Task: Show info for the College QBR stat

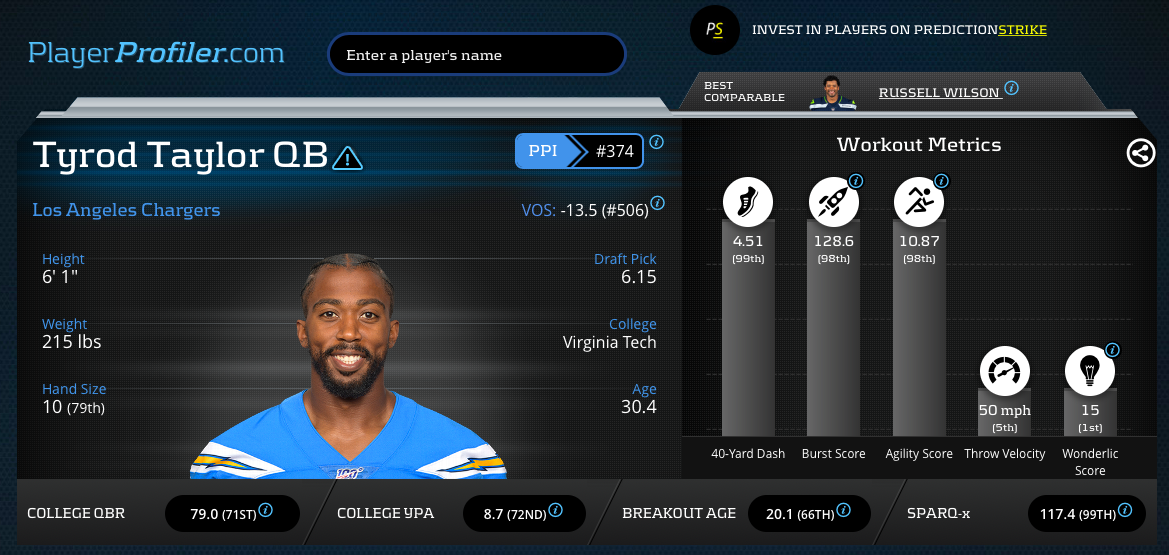Action: (x=265, y=510)
